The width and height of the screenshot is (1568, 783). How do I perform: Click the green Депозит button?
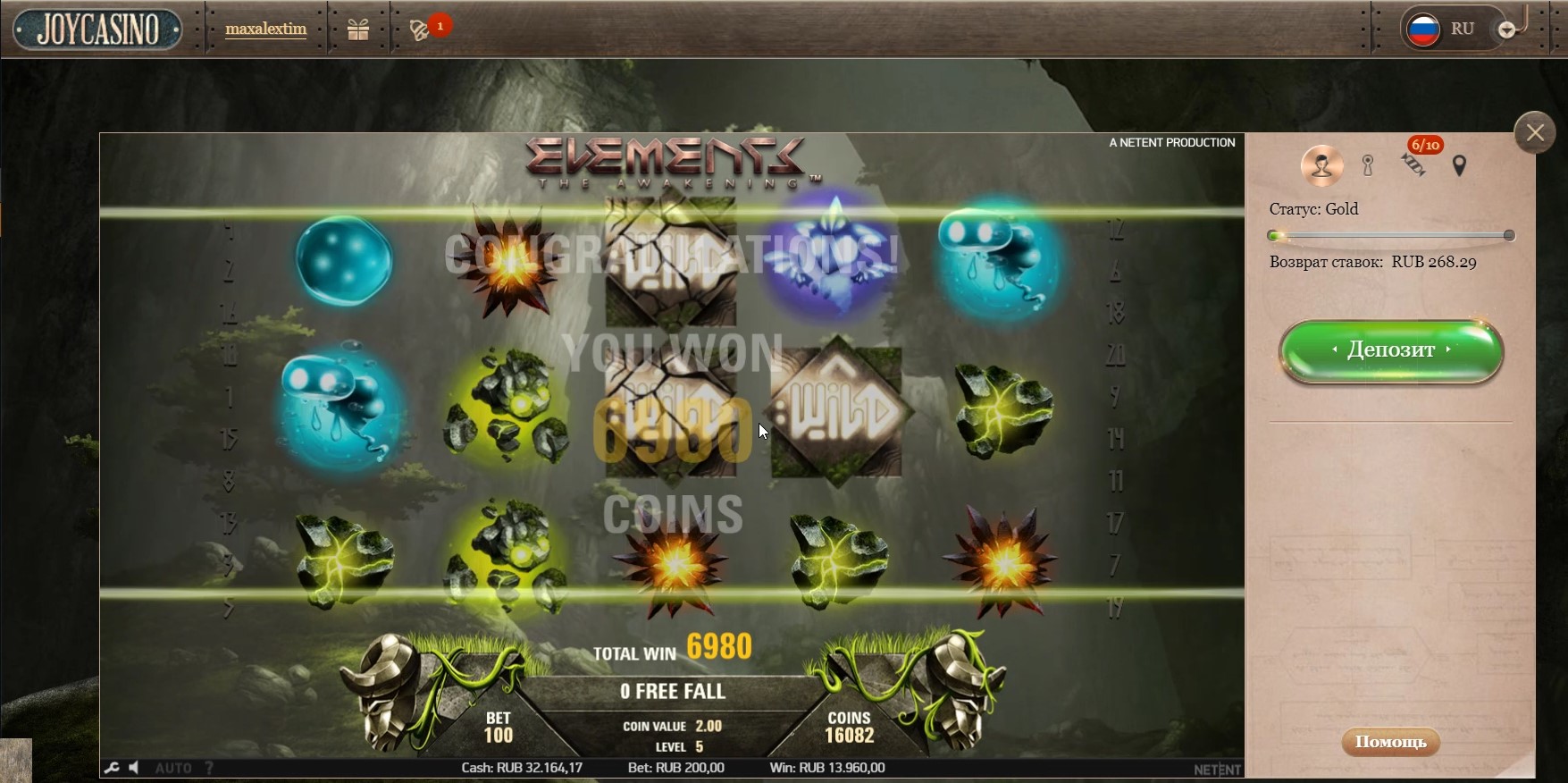pyautogui.click(x=1391, y=350)
